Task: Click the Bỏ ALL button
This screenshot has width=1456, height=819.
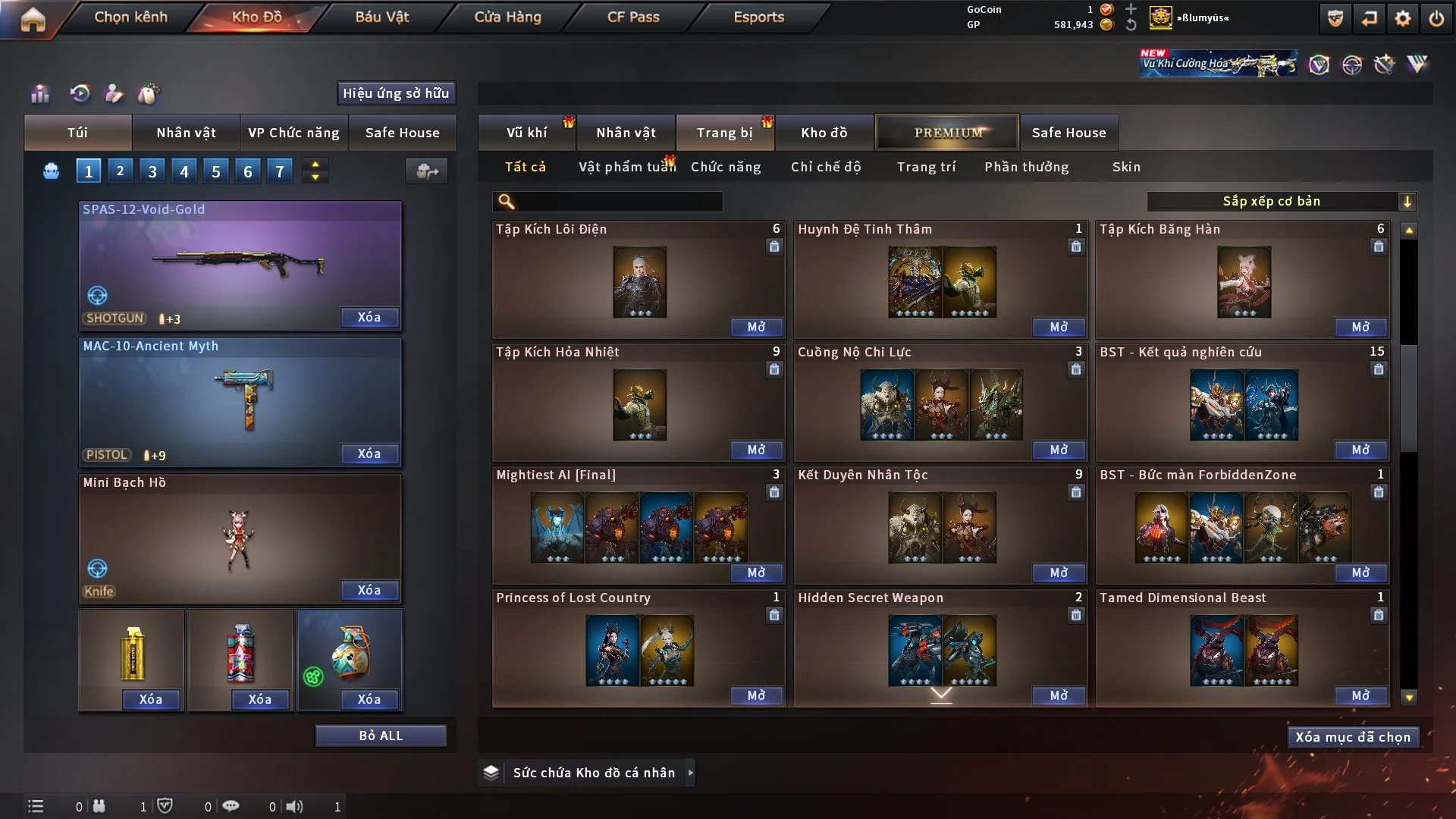Action: [x=381, y=736]
